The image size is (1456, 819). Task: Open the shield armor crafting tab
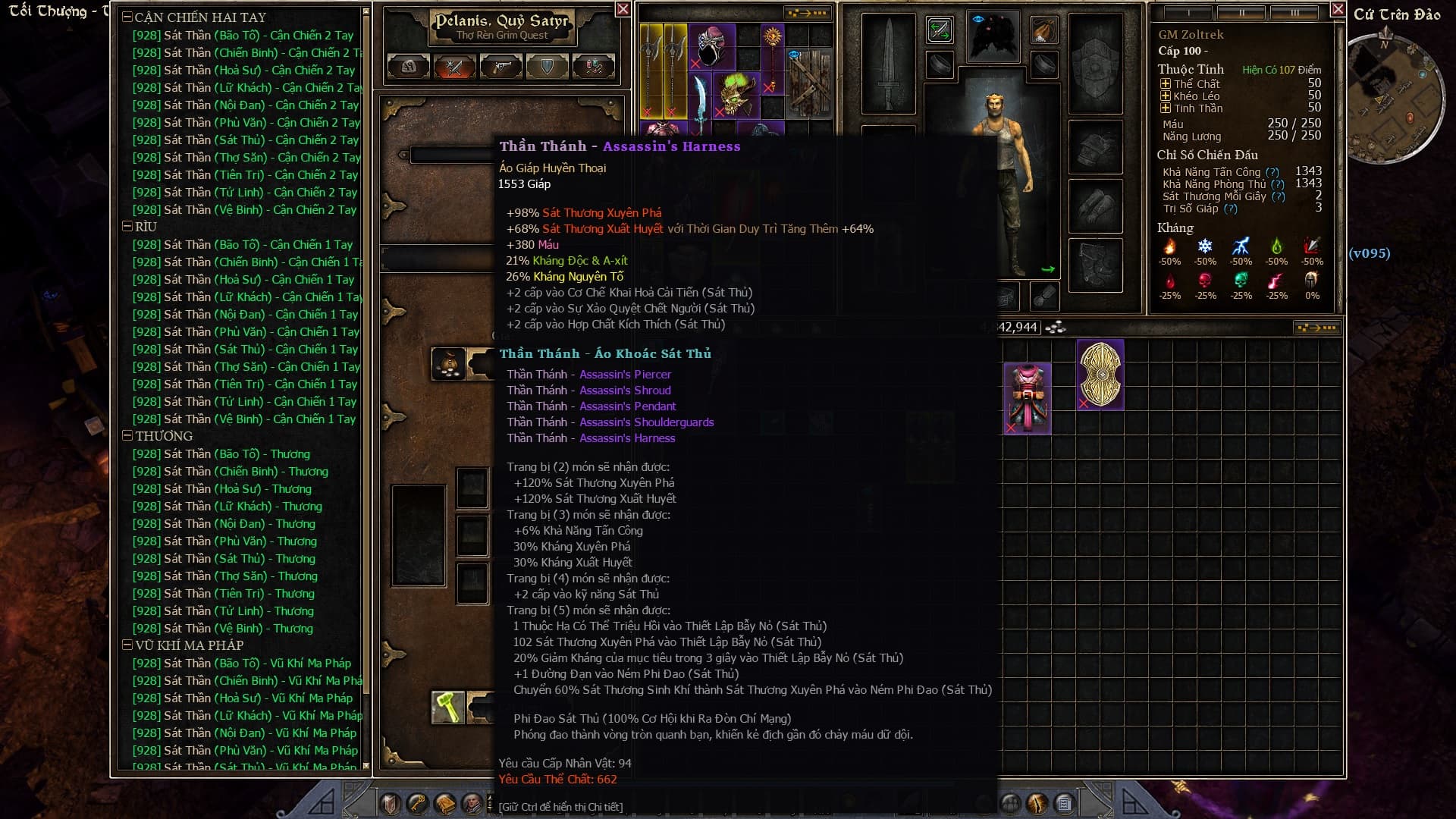[547, 67]
